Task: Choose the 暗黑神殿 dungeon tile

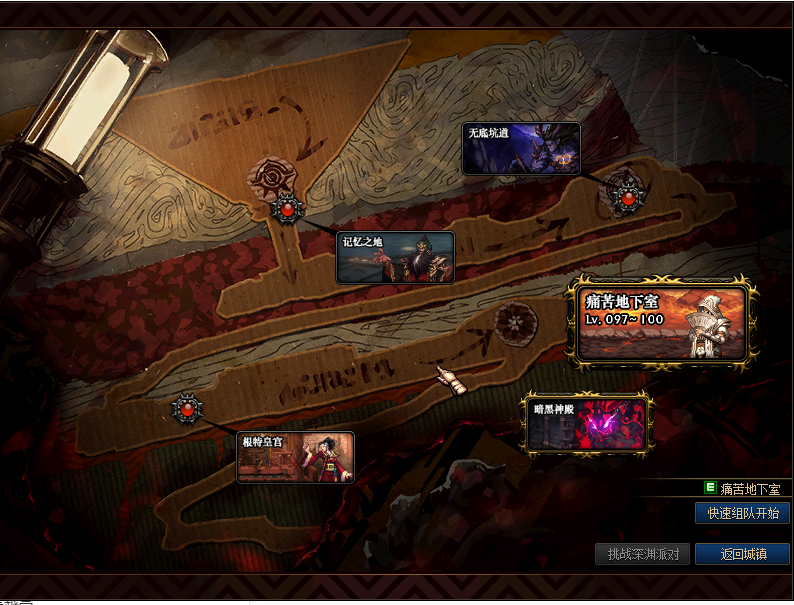Action: [587, 424]
